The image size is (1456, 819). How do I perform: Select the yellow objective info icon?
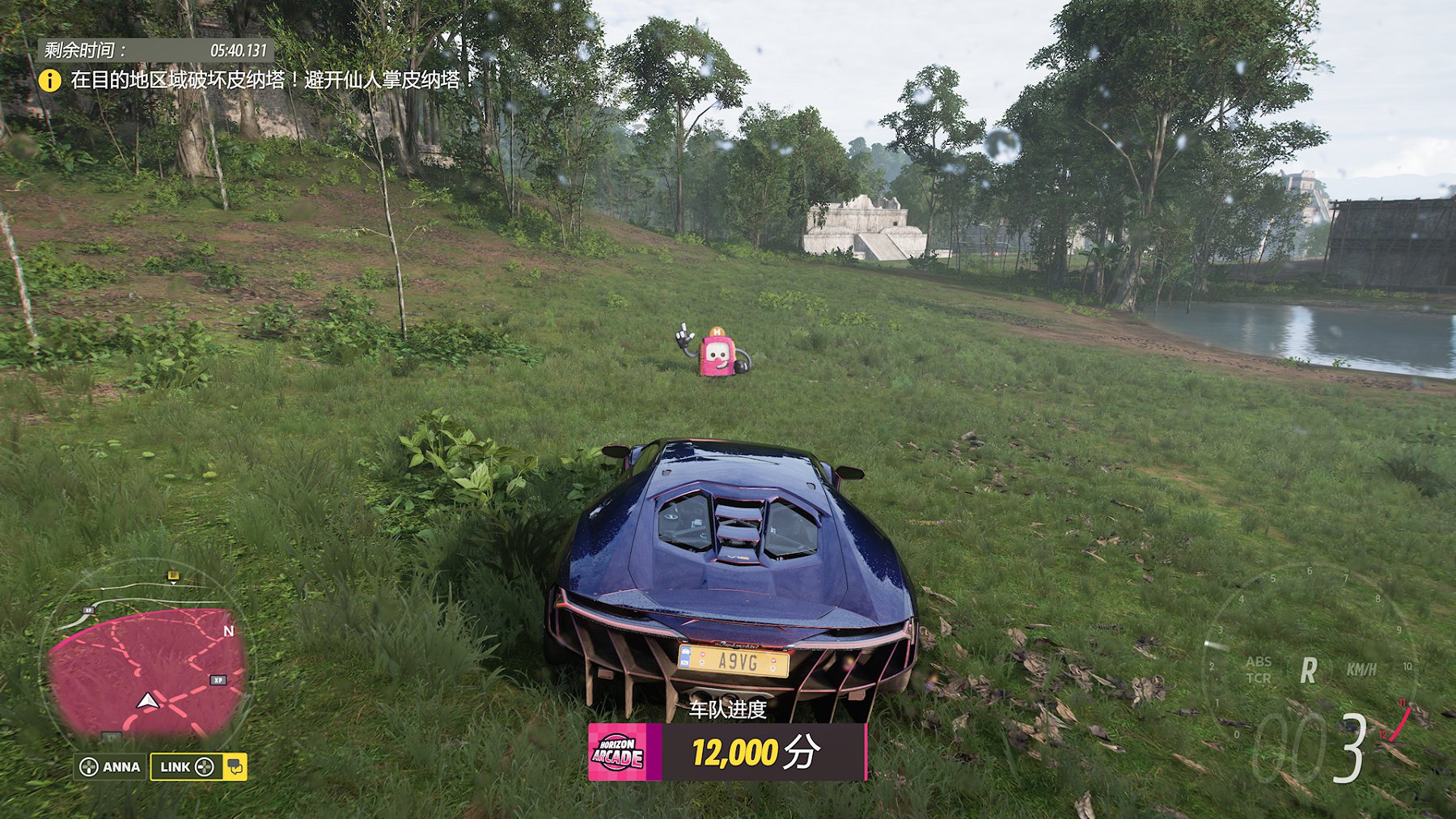pos(50,80)
